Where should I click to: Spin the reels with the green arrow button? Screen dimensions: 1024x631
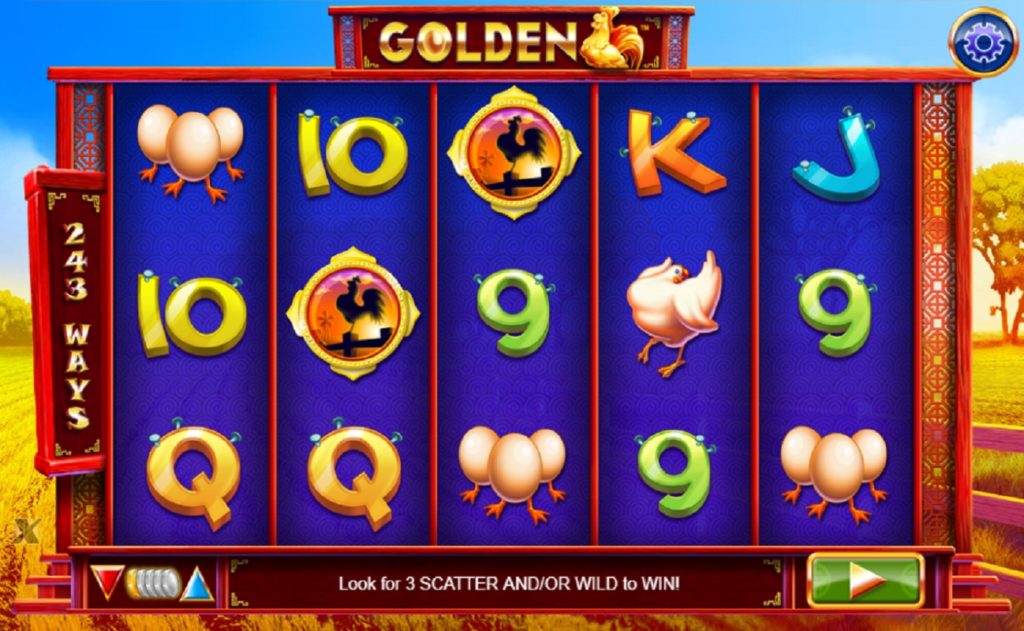[865, 581]
